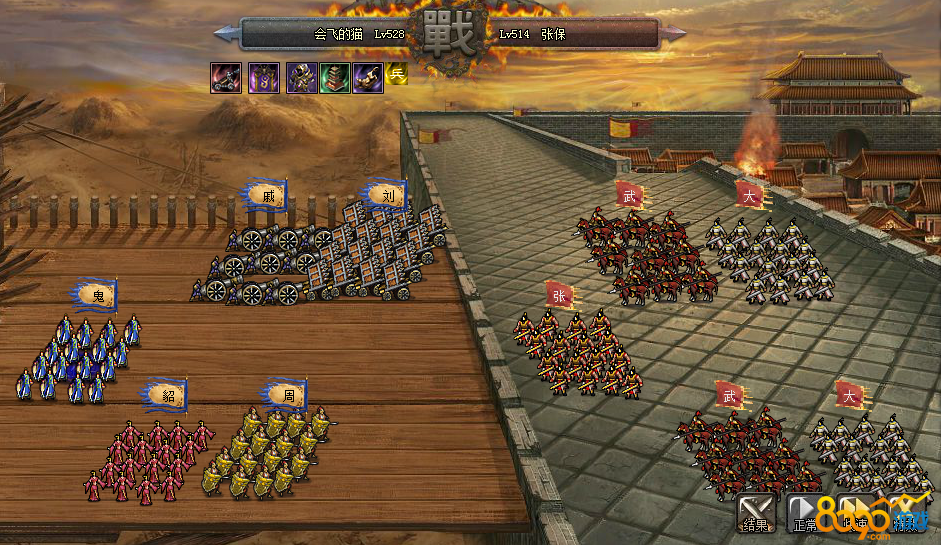Click the yellow 兵 troop icon
Viewport: 941px width, 545px height.
pos(397,73)
